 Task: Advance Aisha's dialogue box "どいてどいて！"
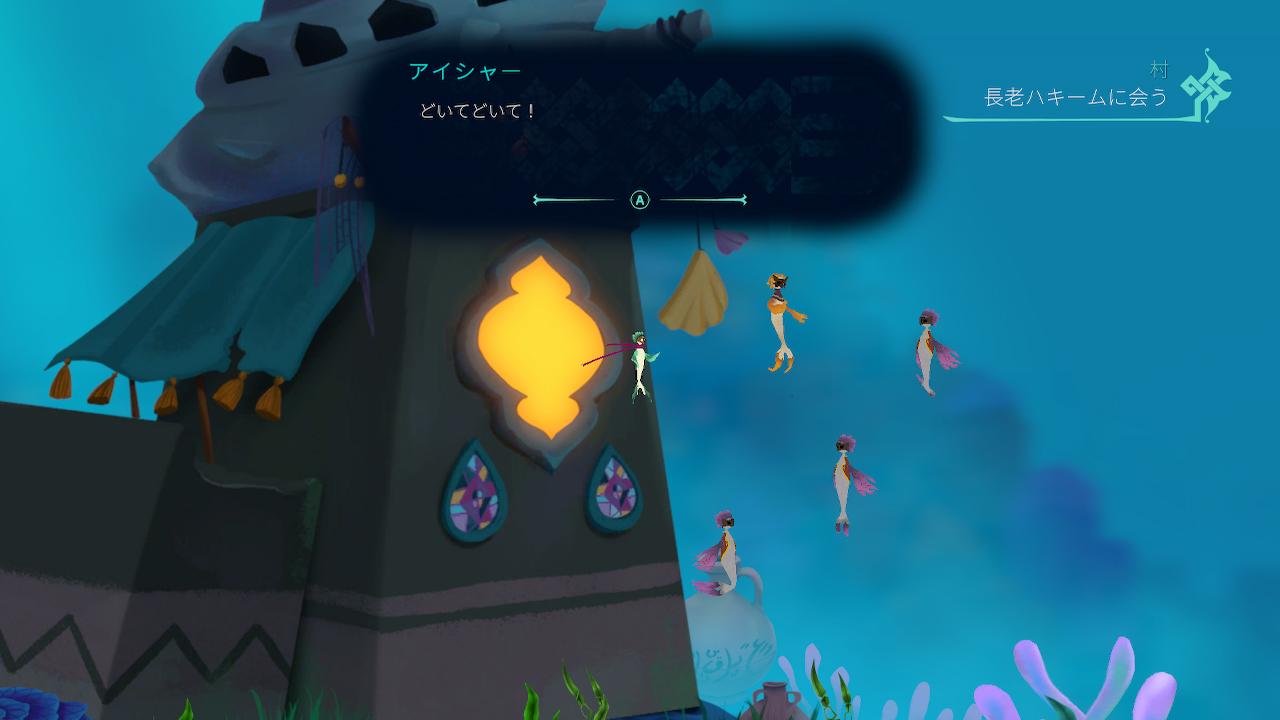(x=640, y=200)
